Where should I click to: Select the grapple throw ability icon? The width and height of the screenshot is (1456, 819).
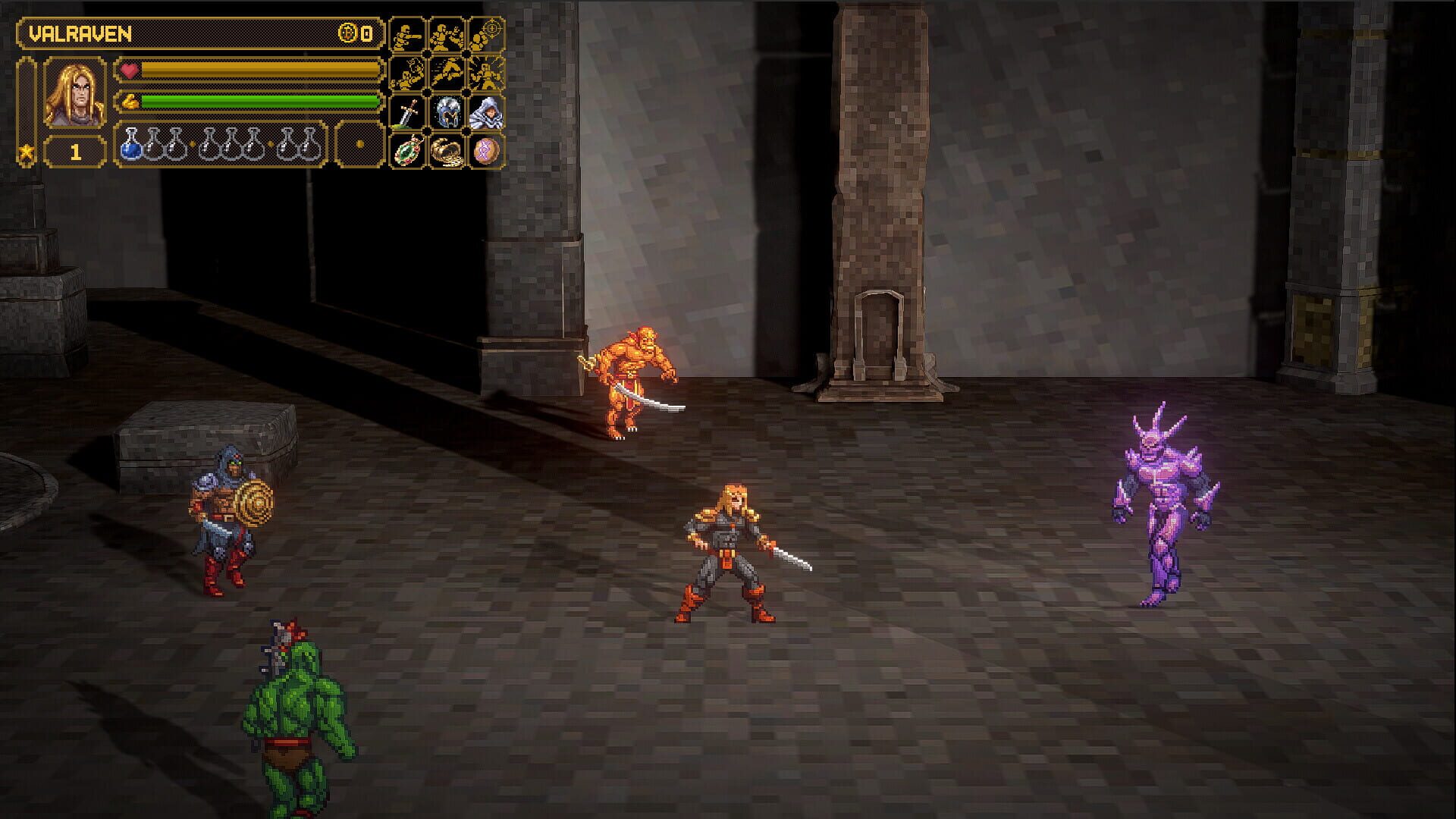point(406,73)
